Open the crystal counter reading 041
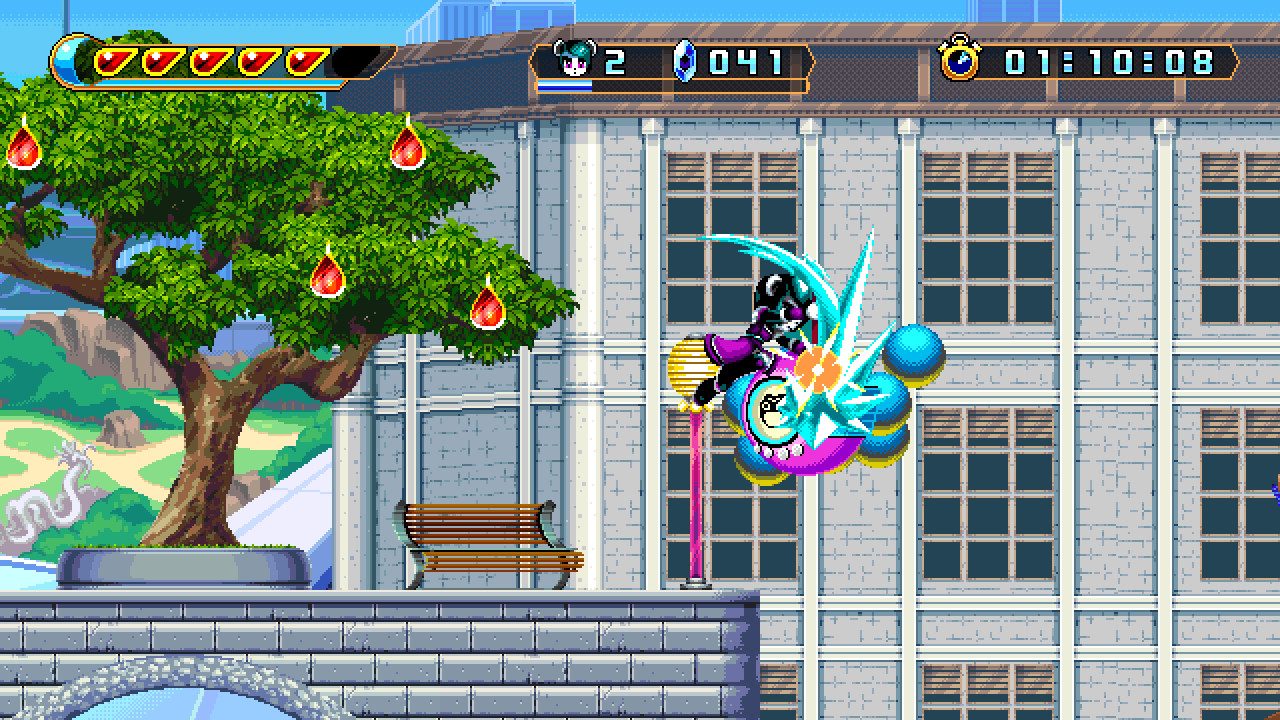 (745, 63)
